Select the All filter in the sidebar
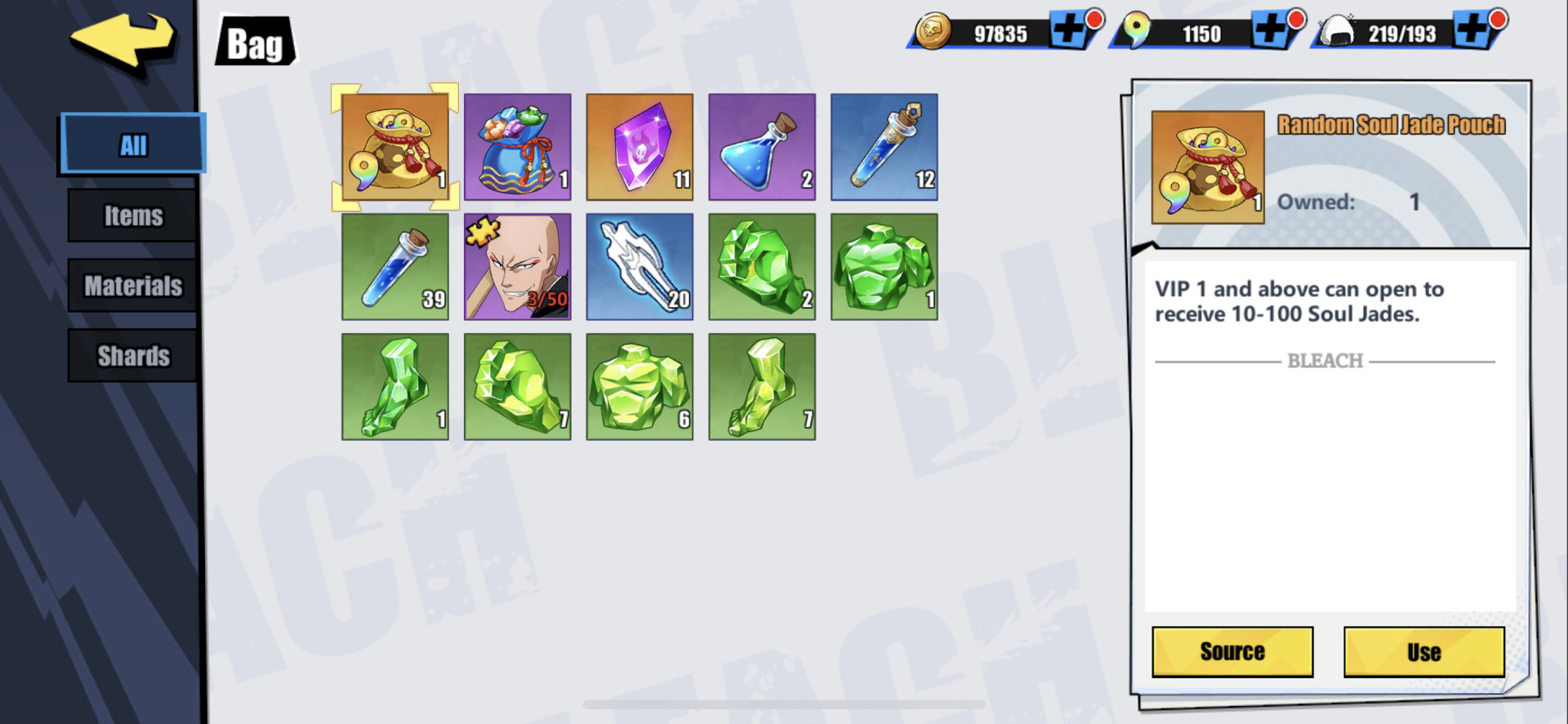This screenshot has width=1568, height=724. (131, 143)
